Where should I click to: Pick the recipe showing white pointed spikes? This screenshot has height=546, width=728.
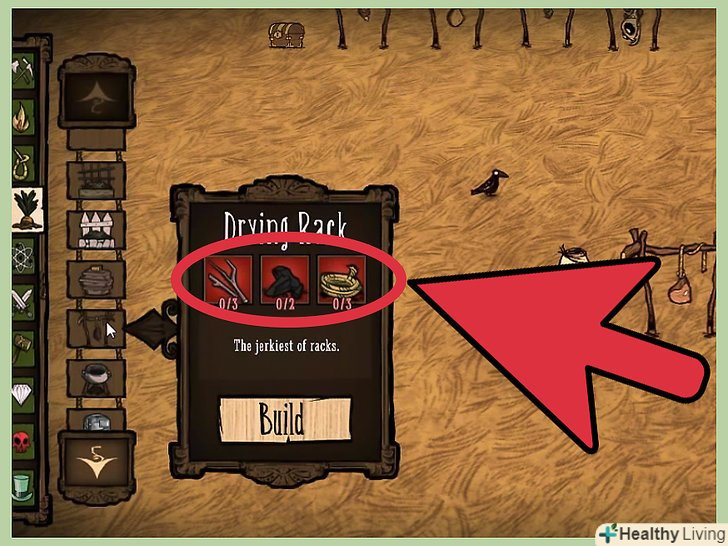(x=96, y=229)
